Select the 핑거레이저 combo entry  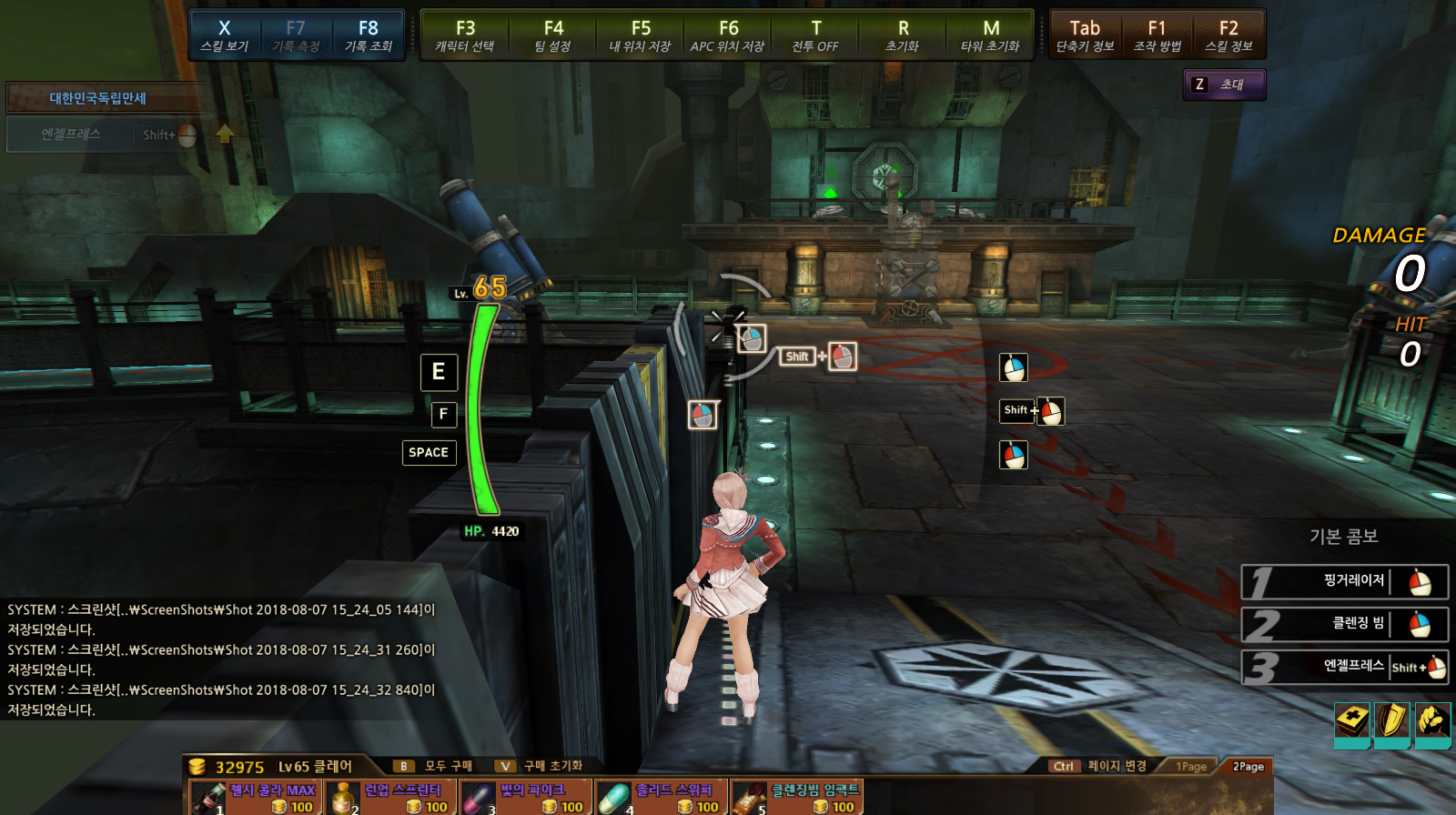pyautogui.click(x=1345, y=582)
